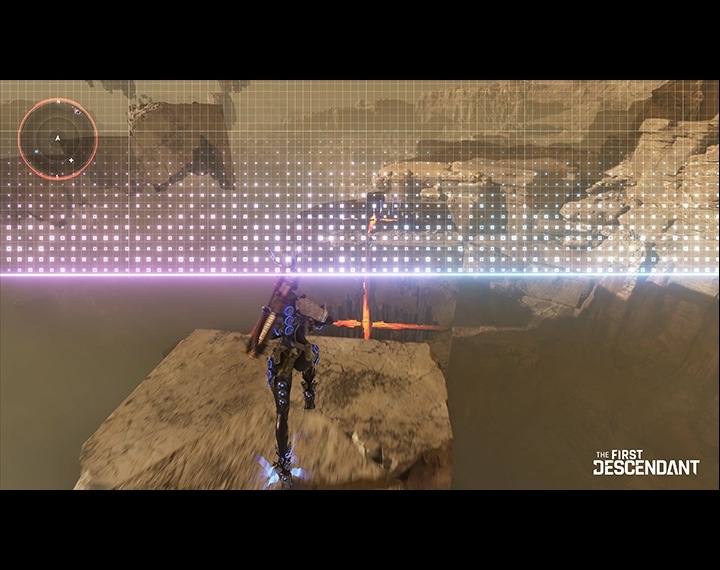The width and height of the screenshot is (720, 570).
Task: Click the circular minimap radar
Action: pos(59,139)
